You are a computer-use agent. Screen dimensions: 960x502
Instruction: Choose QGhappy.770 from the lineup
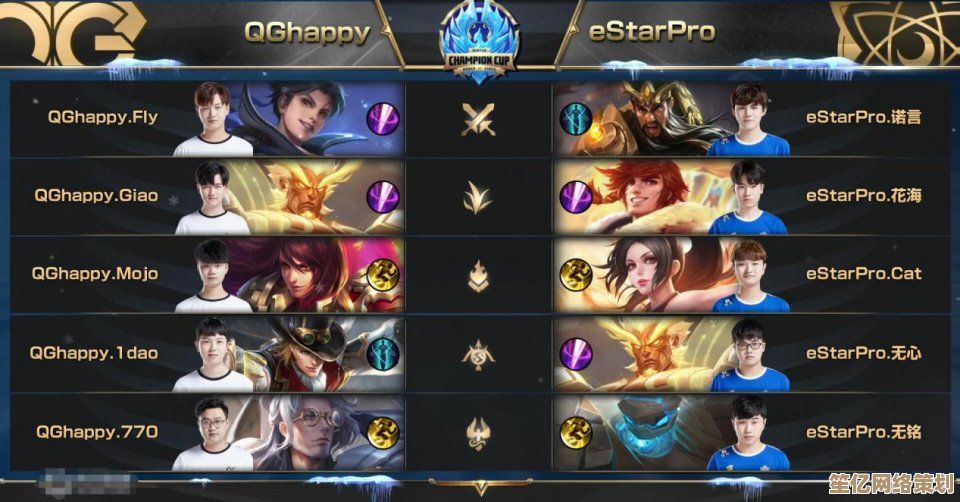97,431
